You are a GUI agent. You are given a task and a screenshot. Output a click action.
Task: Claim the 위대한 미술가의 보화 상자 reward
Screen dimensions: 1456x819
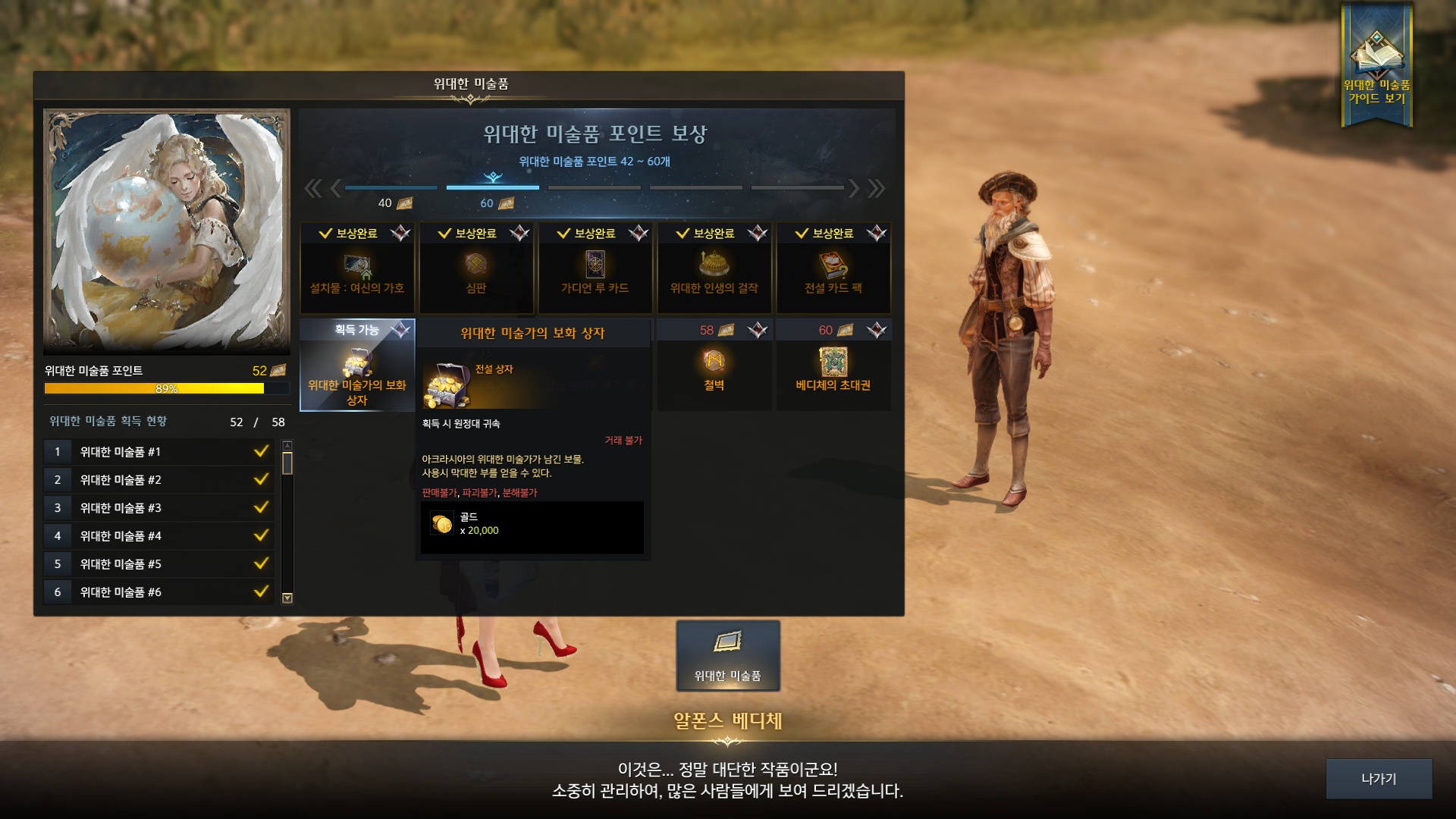357,366
